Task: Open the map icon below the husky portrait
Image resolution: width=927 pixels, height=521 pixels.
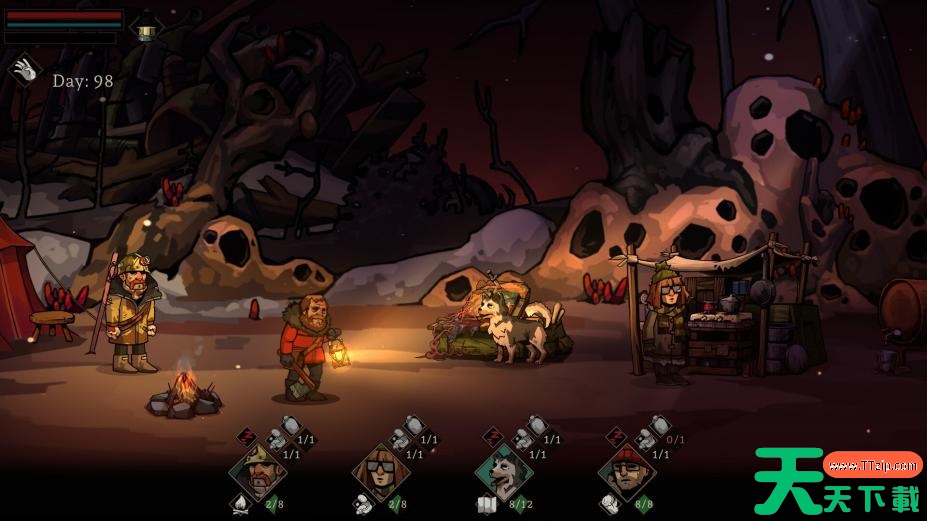Action: pyautogui.click(x=487, y=505)
